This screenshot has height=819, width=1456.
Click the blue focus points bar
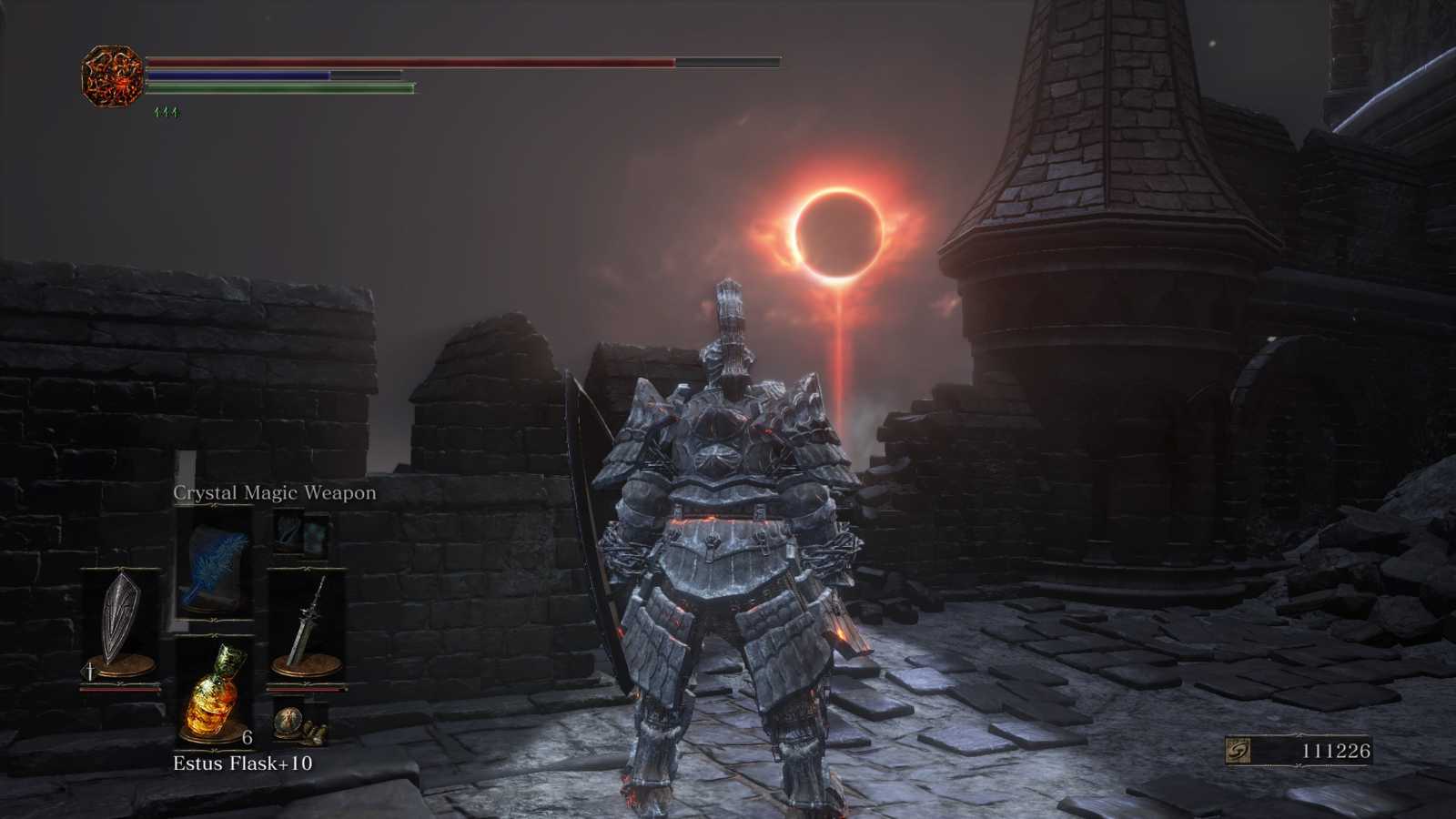coord(241,75)
